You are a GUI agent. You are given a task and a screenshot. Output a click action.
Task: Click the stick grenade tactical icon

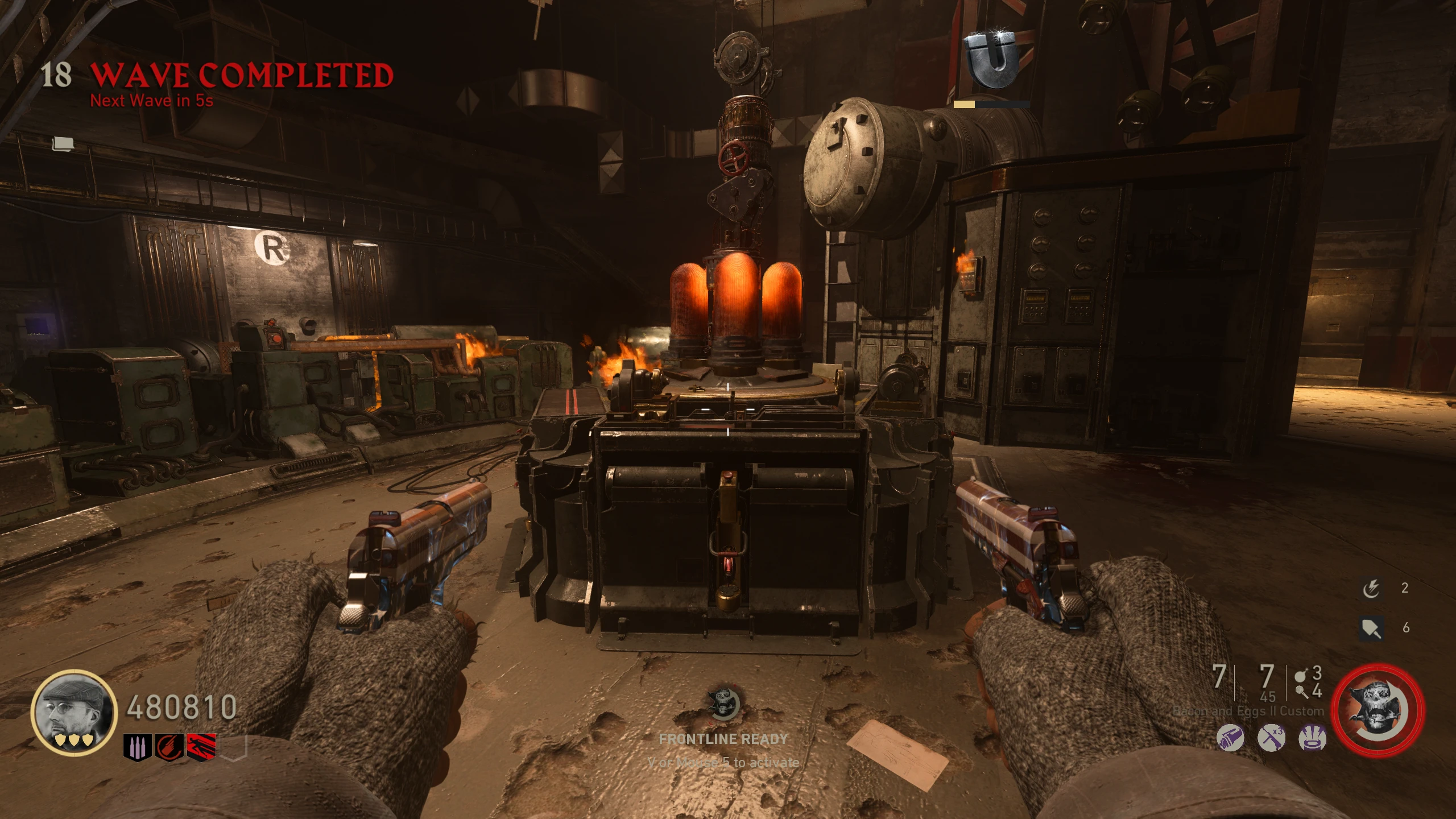(x=1301, y=692)
